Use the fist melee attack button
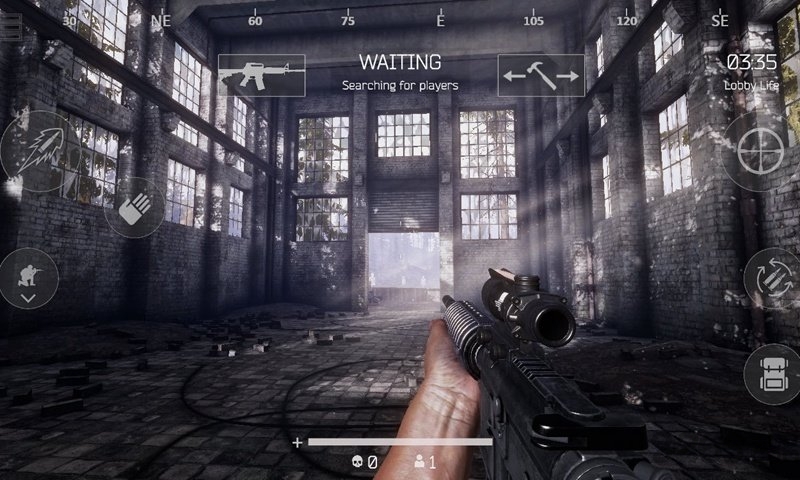Screen dimensions: 800x480 (134, 207)
